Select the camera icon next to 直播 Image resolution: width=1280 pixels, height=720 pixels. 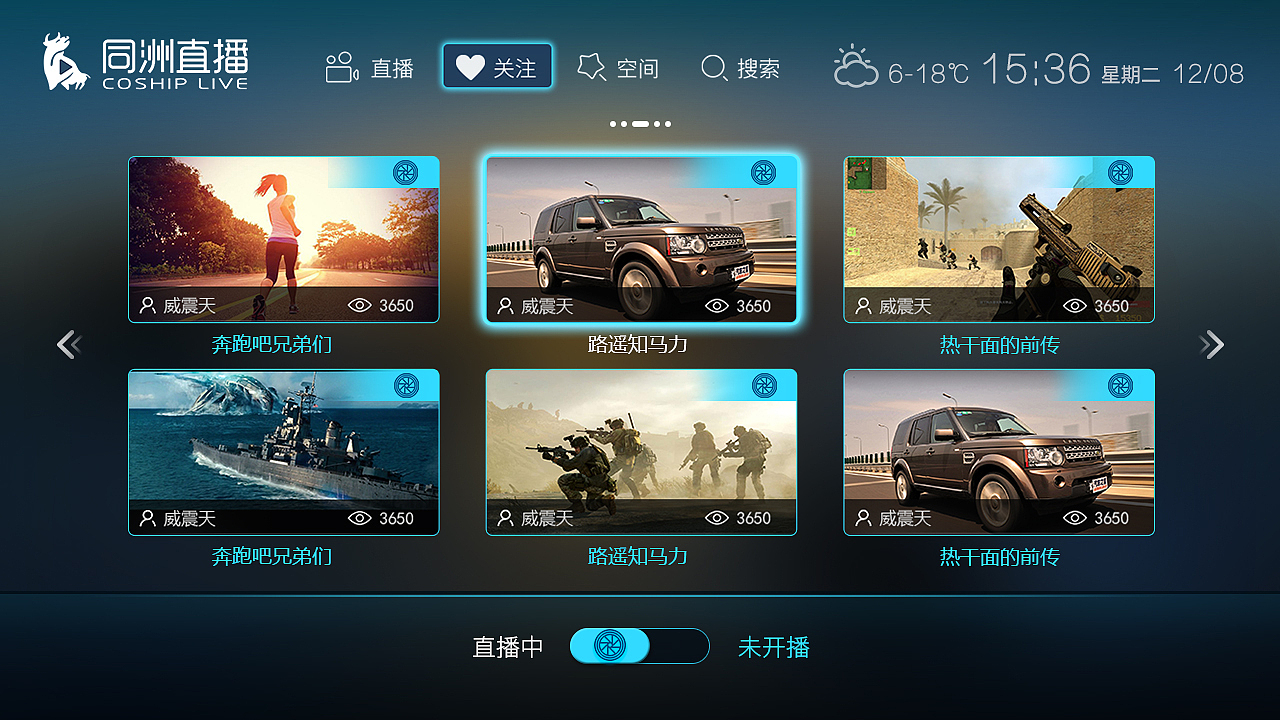tap(340, 67)
